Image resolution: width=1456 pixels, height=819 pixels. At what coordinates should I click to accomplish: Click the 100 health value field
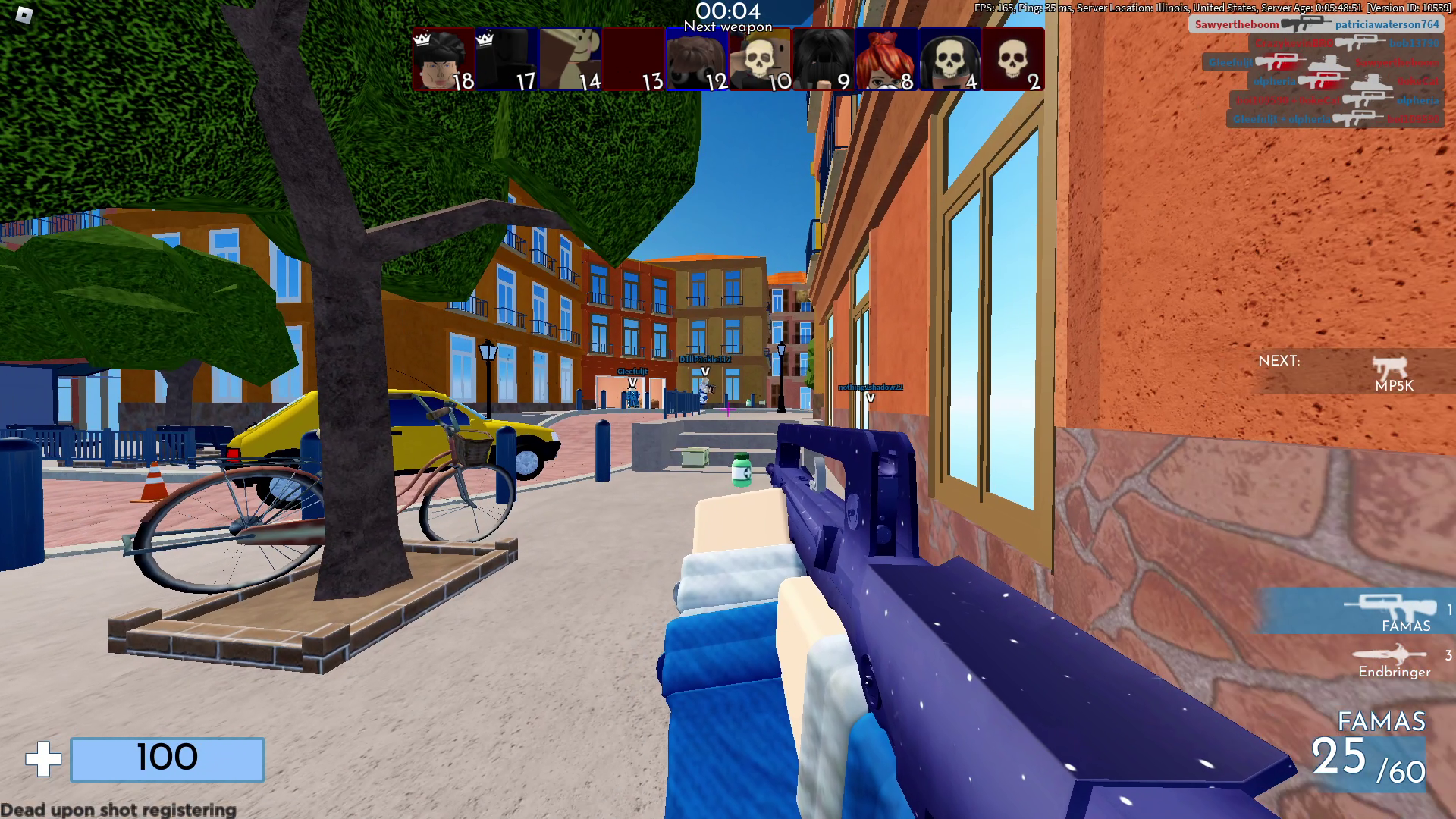pos(168,758)
